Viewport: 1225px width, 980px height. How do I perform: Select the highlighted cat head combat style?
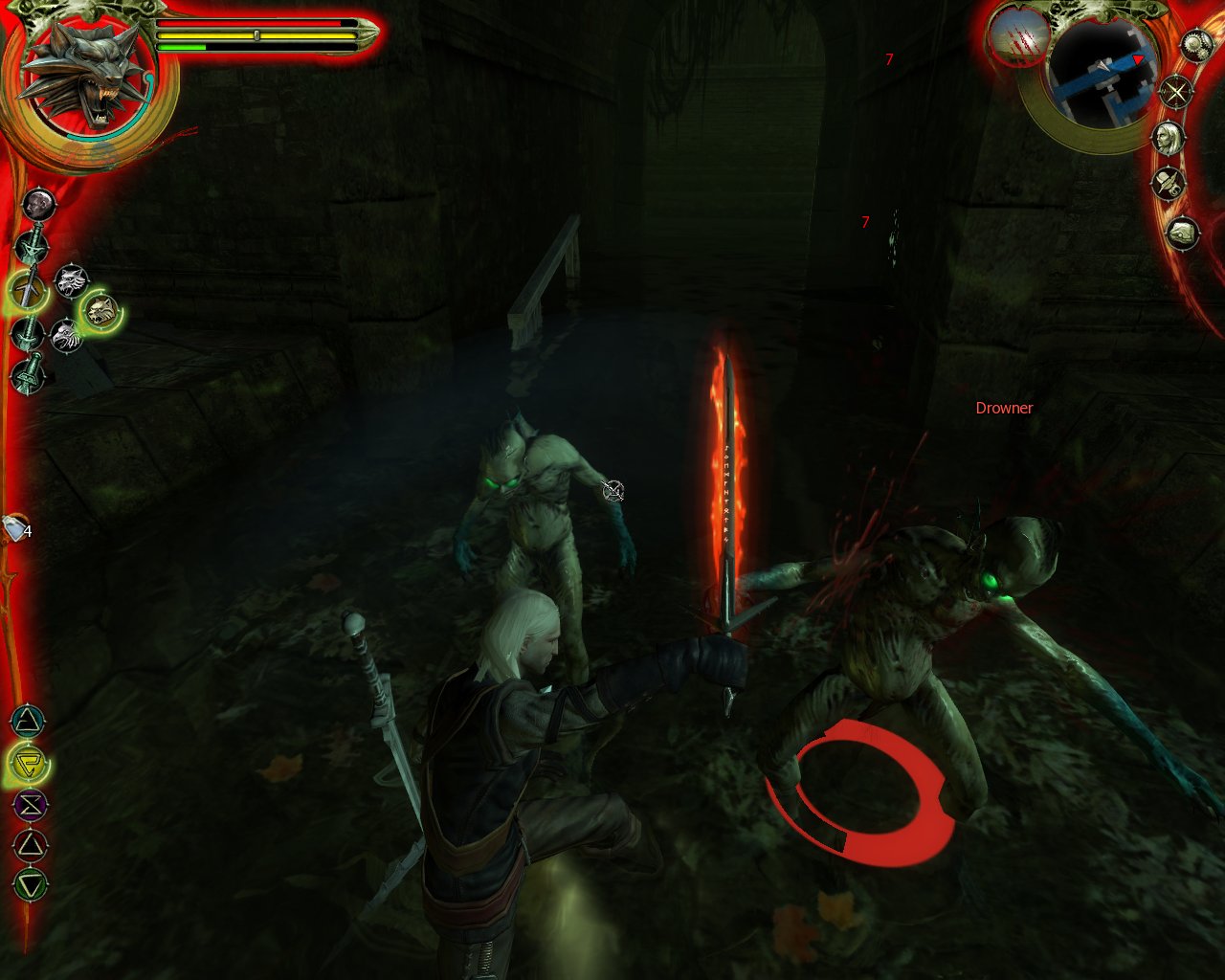(x=100, y=310)
